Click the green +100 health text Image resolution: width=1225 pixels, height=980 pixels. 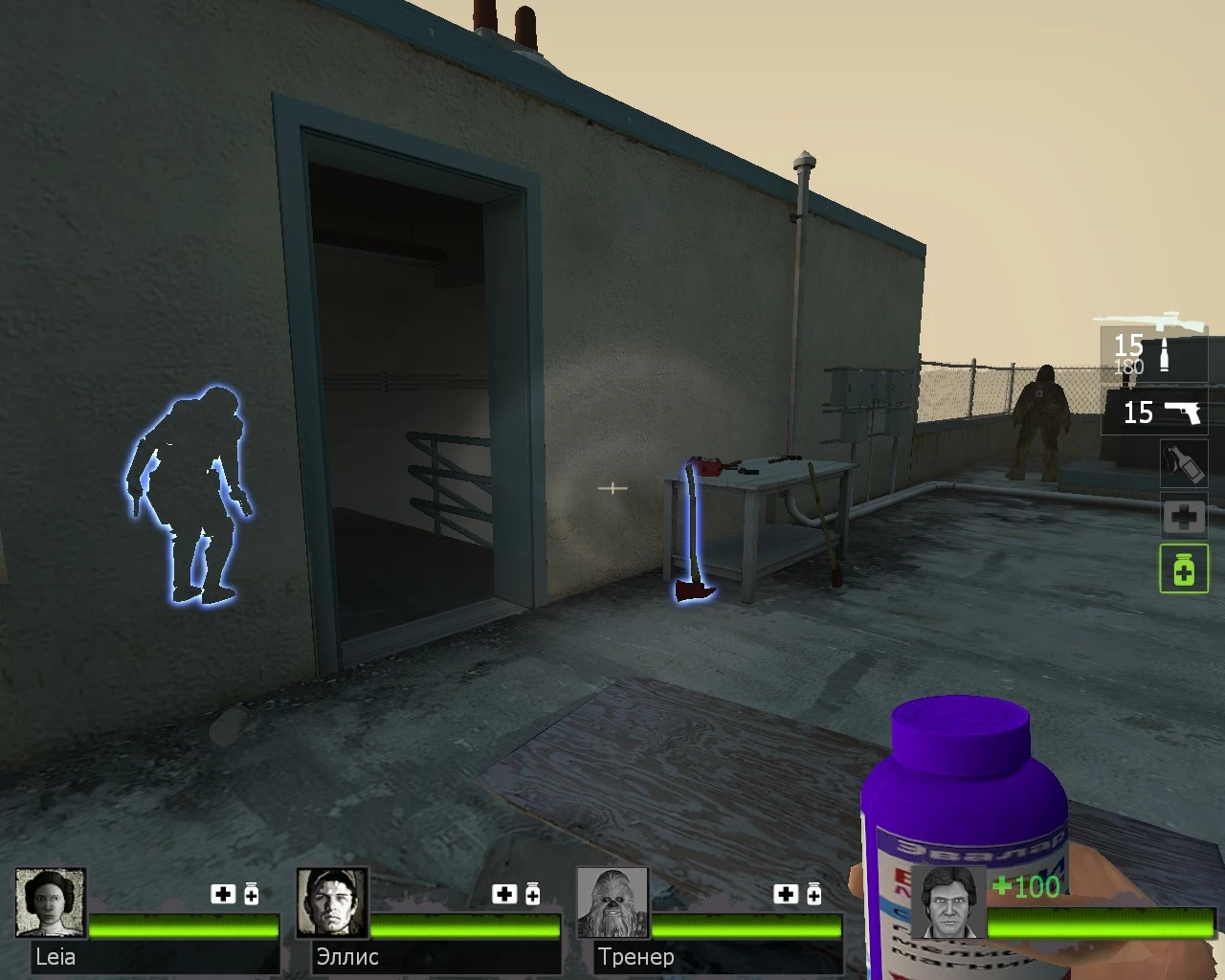tap(1027, 887)
